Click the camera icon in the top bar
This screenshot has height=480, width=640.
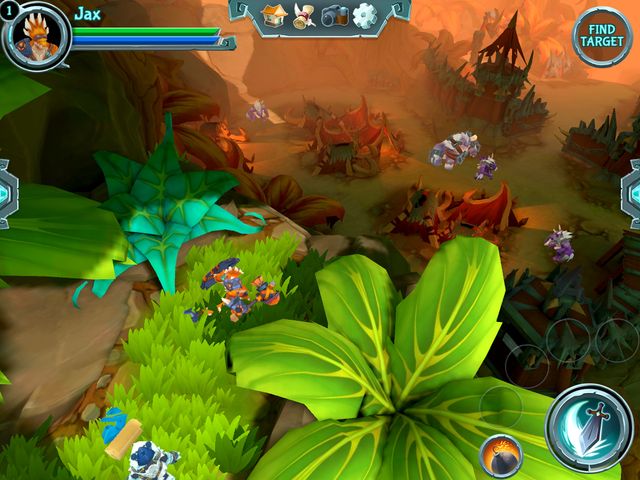click(x=334, y=15)
